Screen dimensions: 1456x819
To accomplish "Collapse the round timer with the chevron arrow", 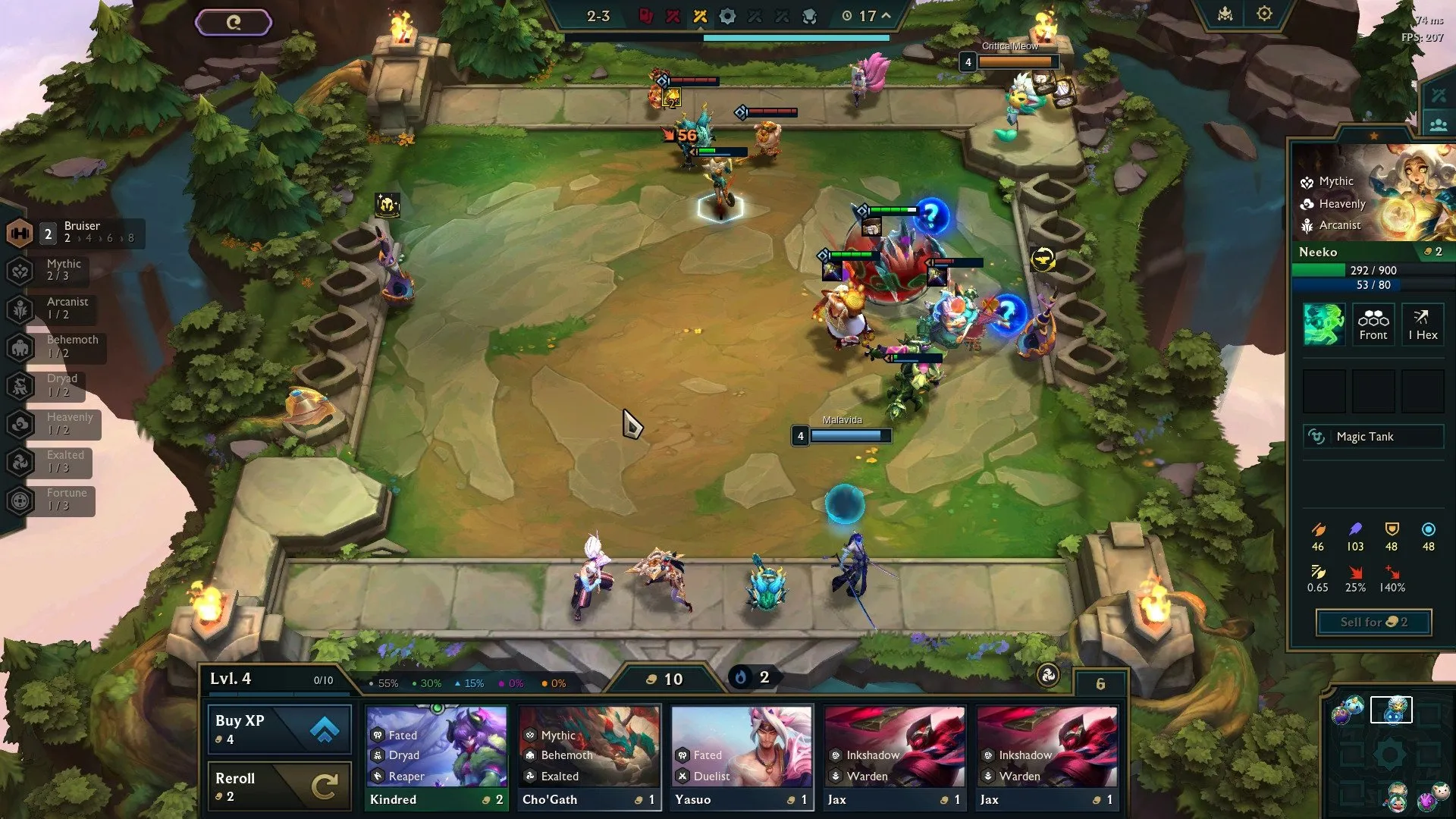I will [884, 15].
